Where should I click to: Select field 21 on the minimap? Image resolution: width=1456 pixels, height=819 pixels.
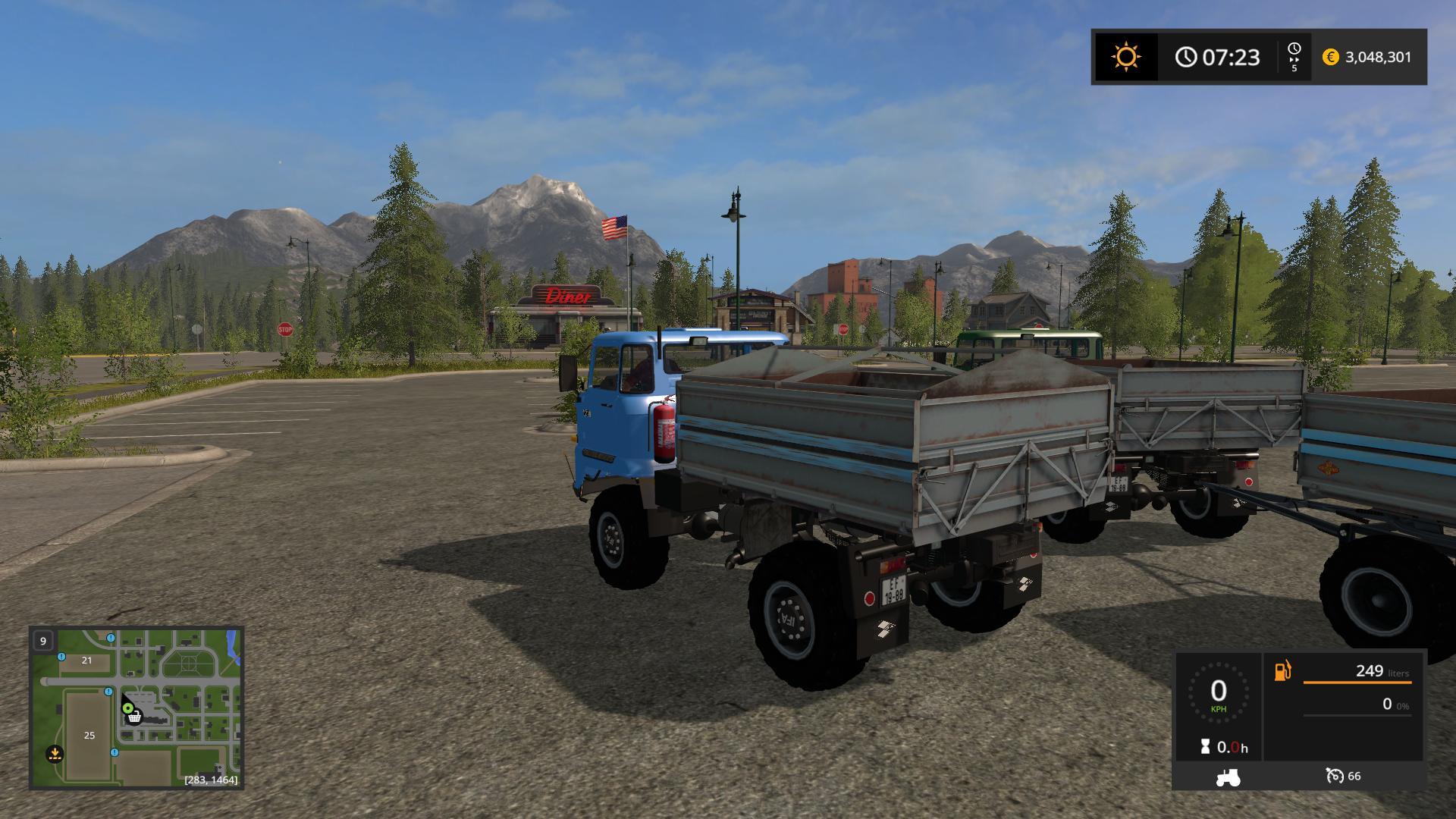tap(86, 661)
